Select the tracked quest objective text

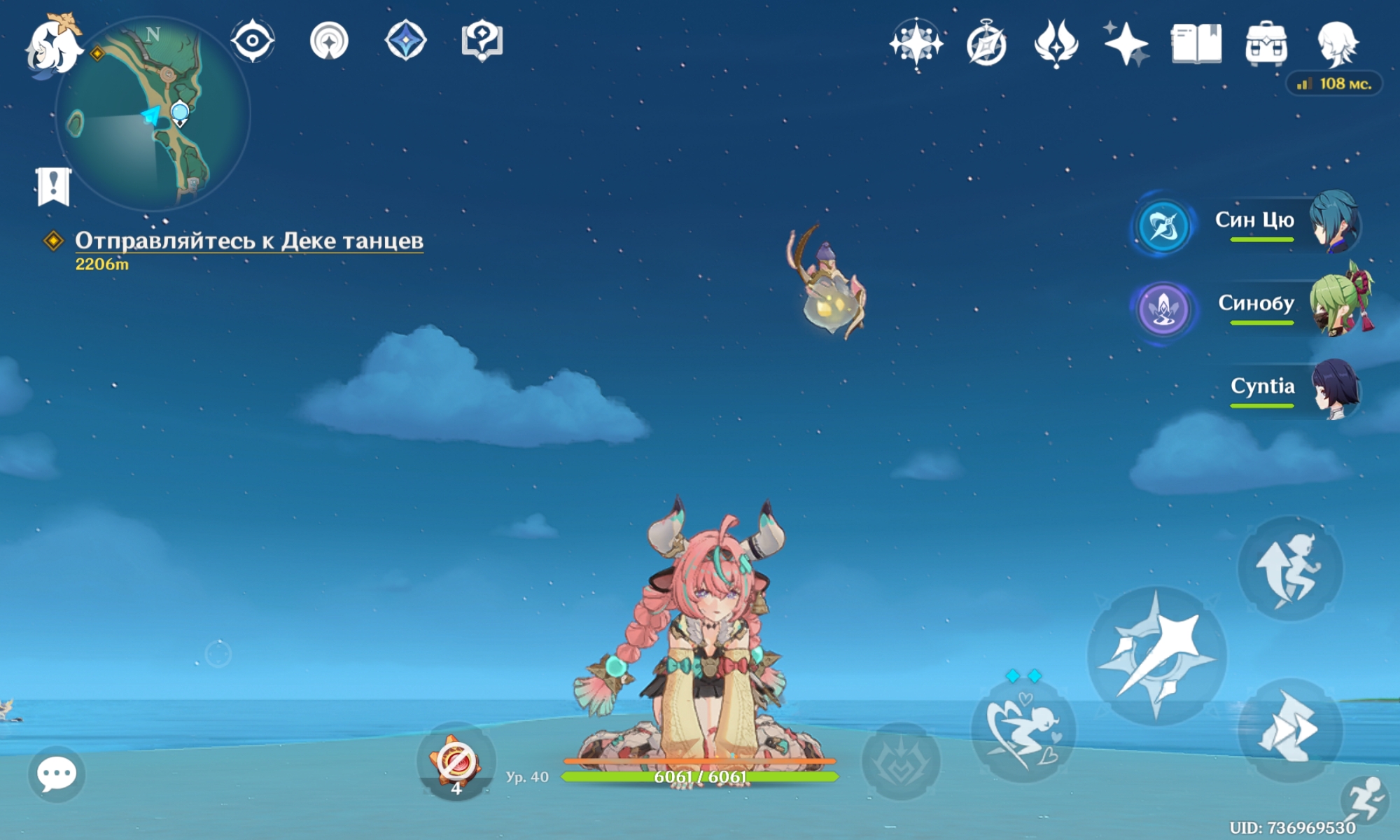click(248, 241)
